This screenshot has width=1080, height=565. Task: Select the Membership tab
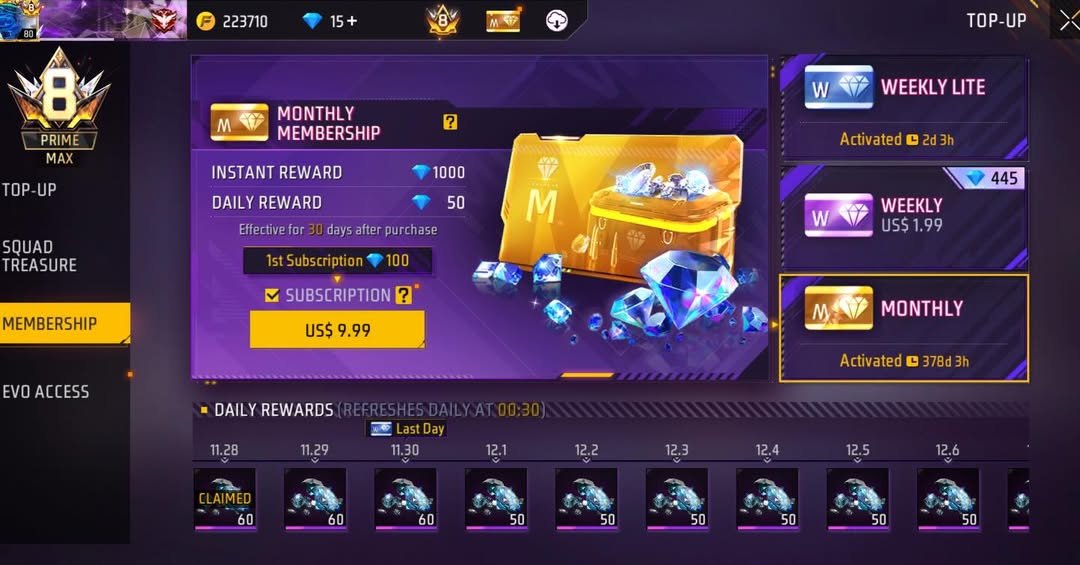pyautogui.click(x=50, y=324)
